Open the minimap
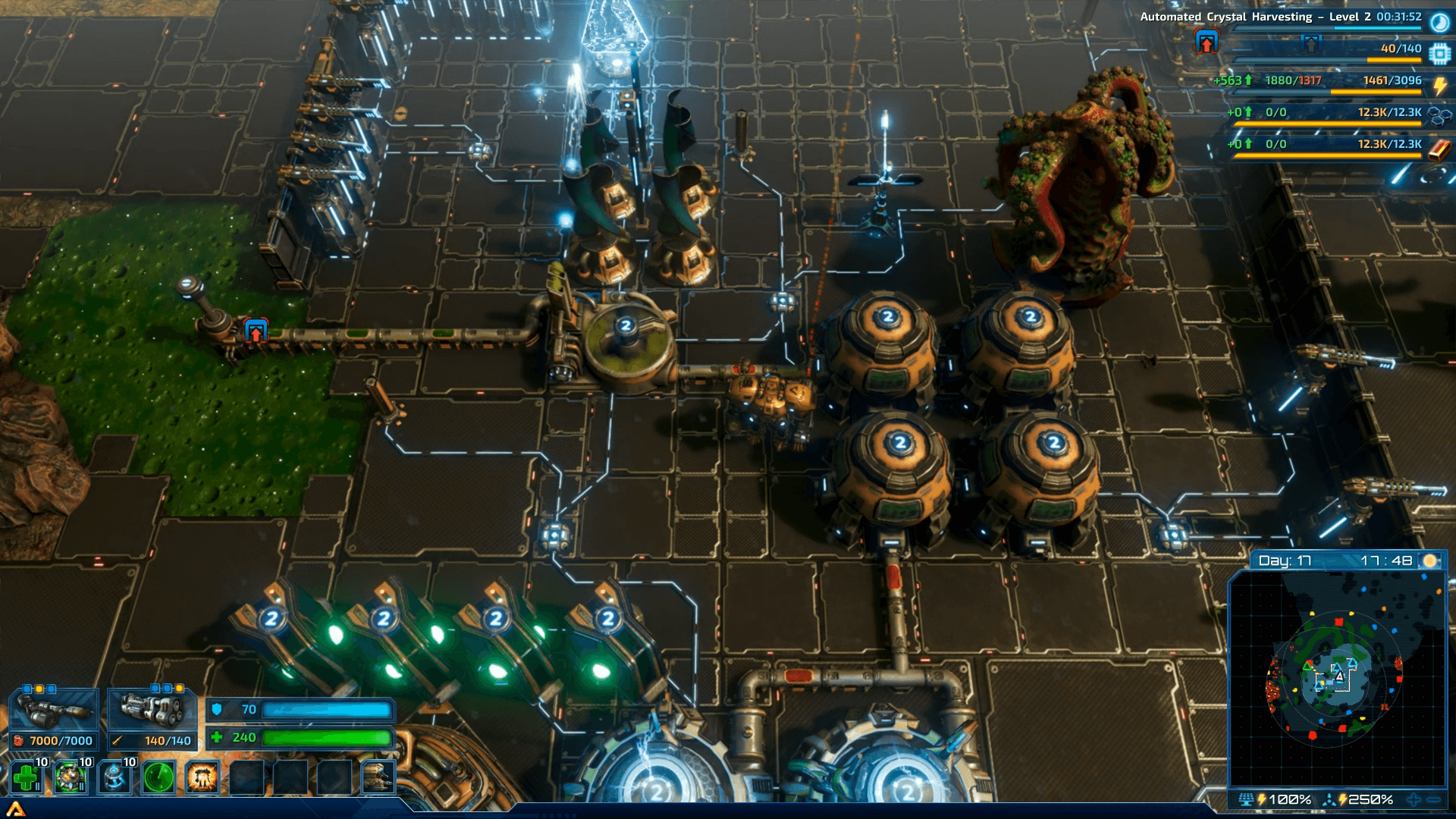Image resolution: width=1456 pixels, height=819 pixels. coord(1338,677)
